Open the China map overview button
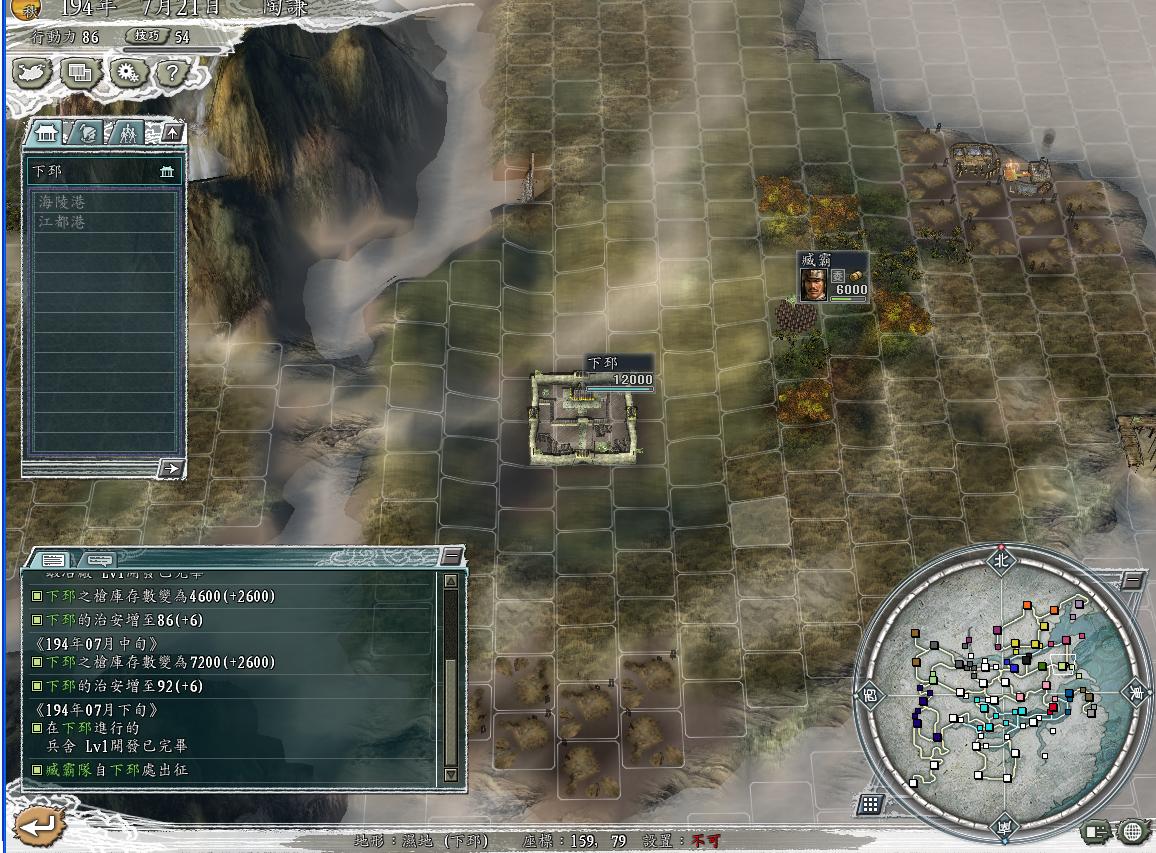This screenshot has height=853, width=1156. click(x=32, y=72)
